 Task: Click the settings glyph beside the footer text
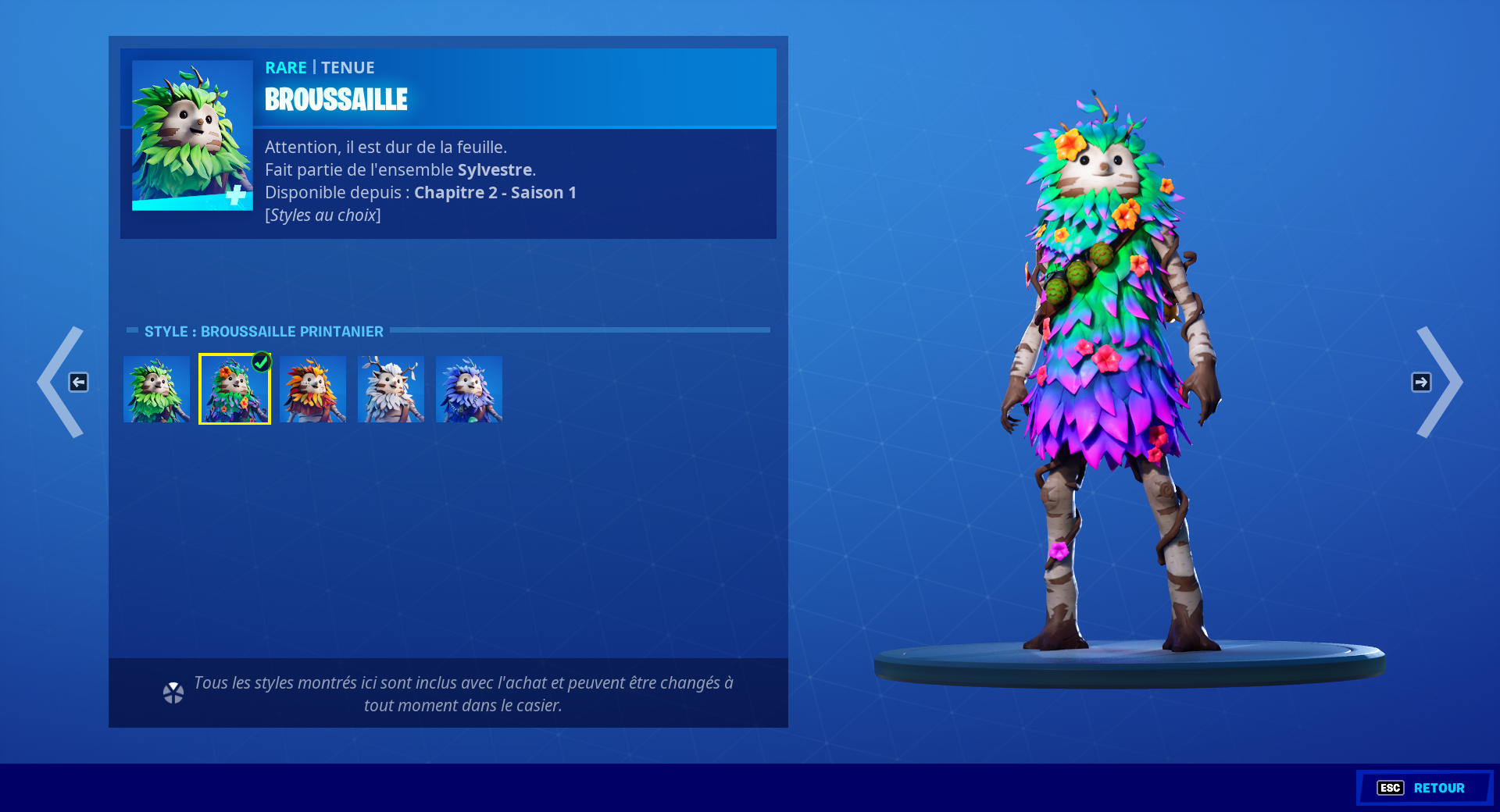[173, 693]
